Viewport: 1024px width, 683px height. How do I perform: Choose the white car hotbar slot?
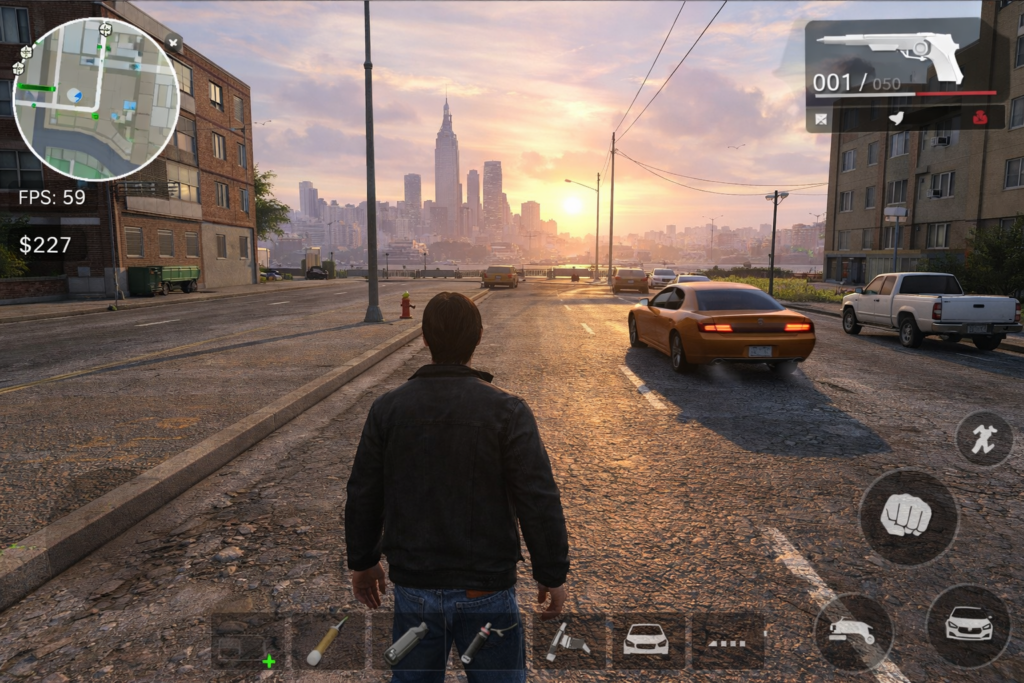click(x=647, y=641)
